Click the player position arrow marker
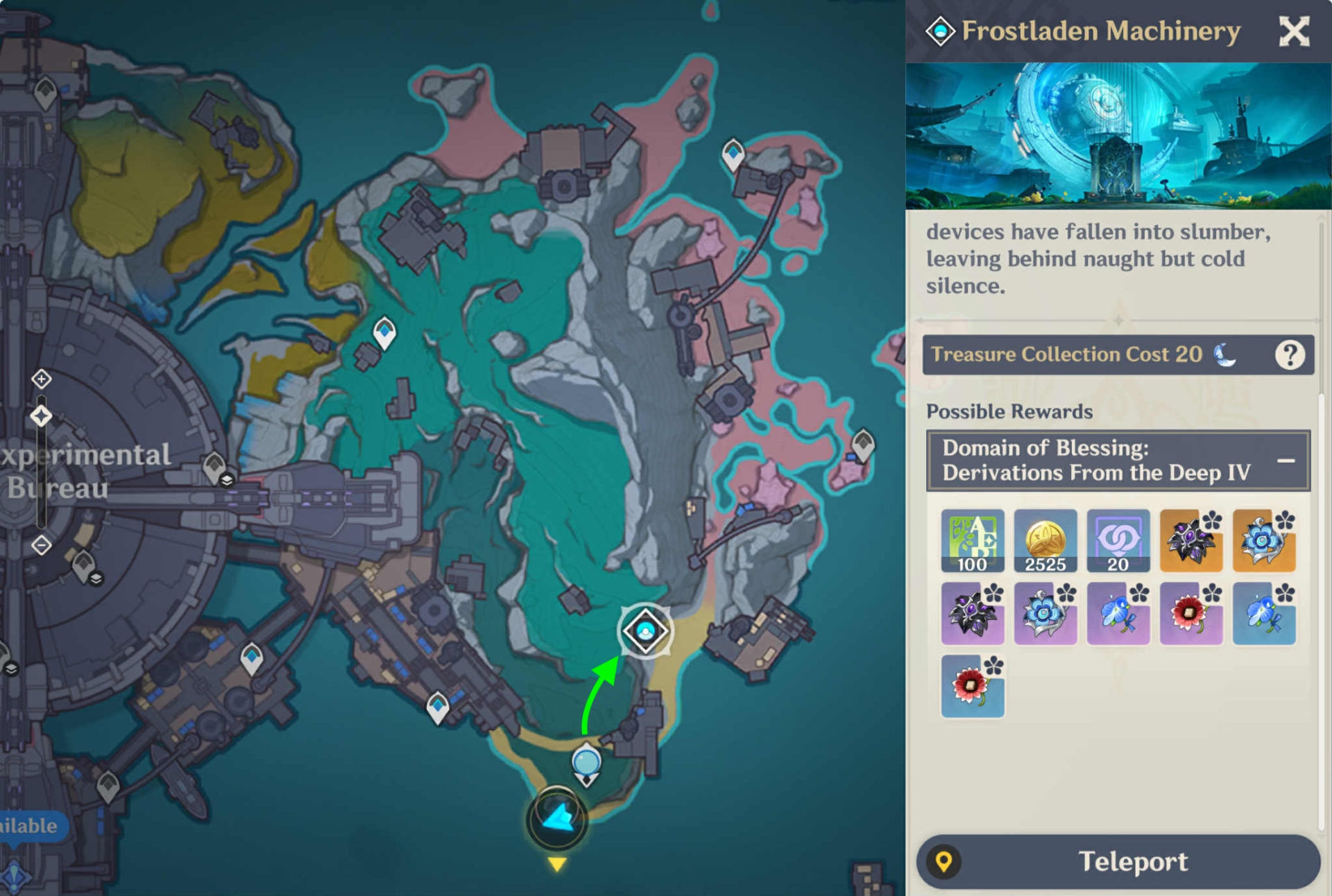Screen dimensions: 1332x896 pos(557,818)
